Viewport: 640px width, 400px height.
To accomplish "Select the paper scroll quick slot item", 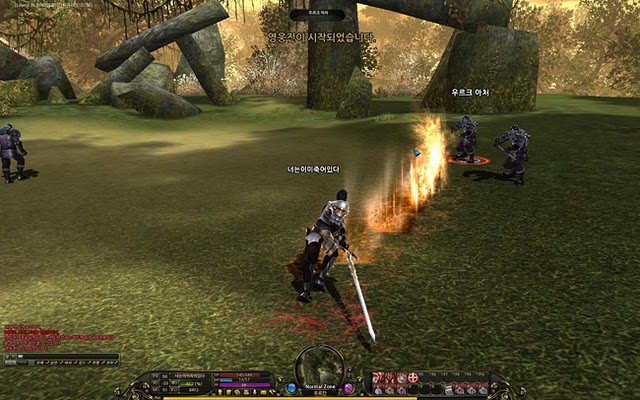I will (x=448, y=389).
